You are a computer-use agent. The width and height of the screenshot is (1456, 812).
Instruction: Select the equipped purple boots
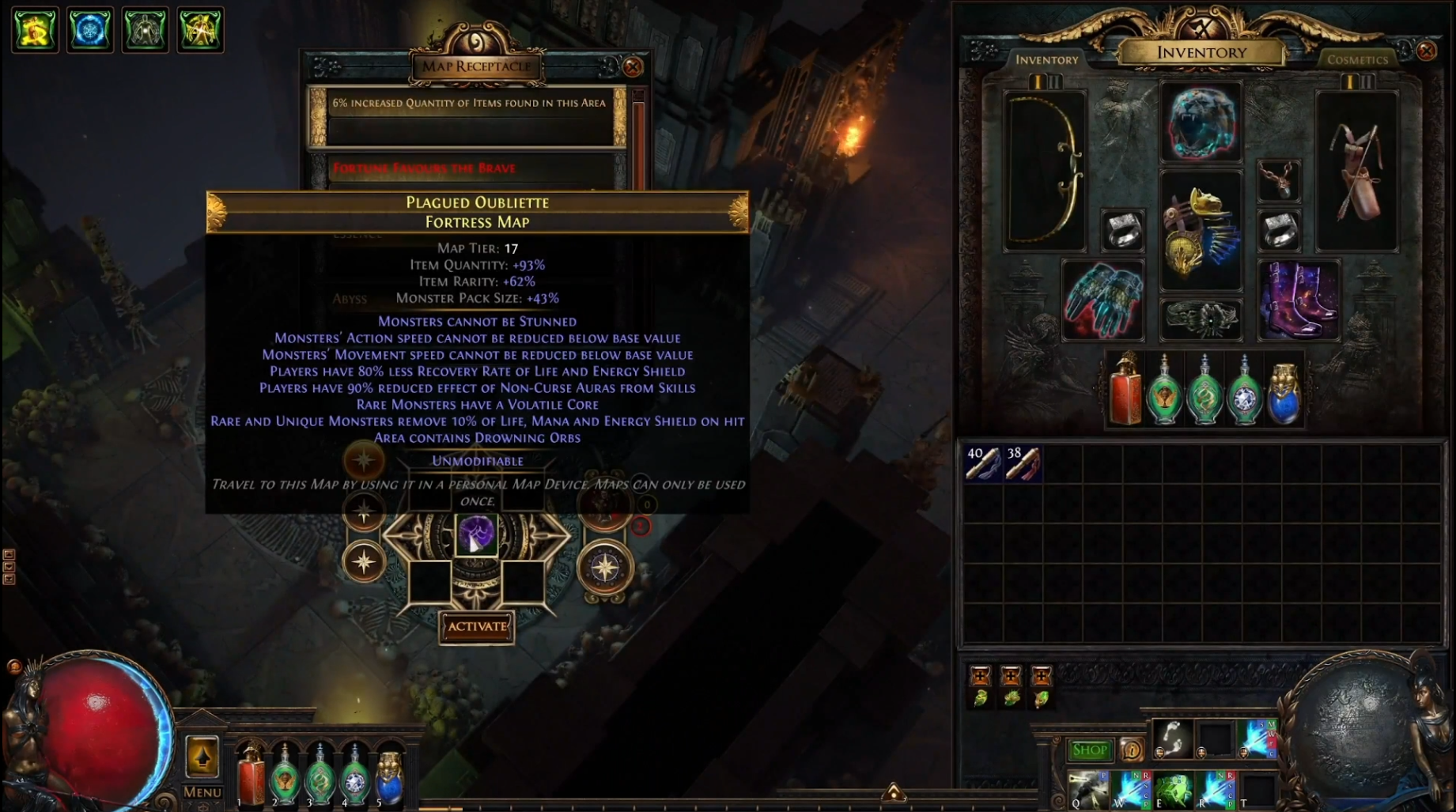(x=1298, y=300)
